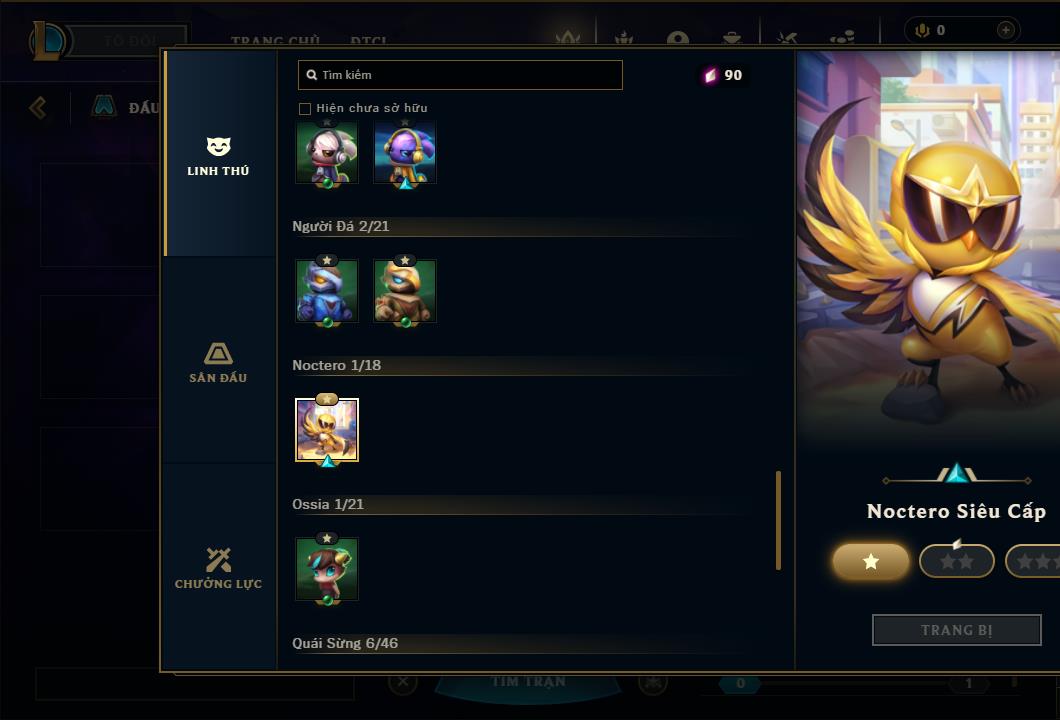Choose the one-star level button
Screen dimensions: 1060x720
[x=871, y=562]
